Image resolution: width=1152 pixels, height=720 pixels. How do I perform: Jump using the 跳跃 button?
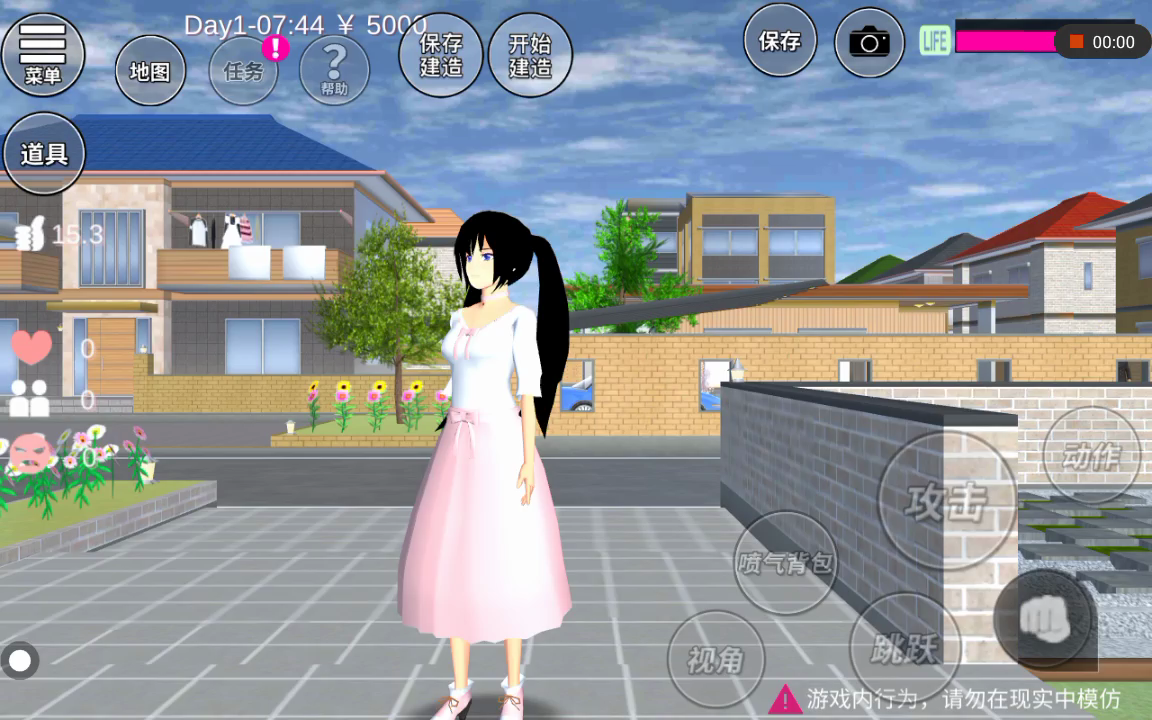pyautogui.click(x=904, y=648)
